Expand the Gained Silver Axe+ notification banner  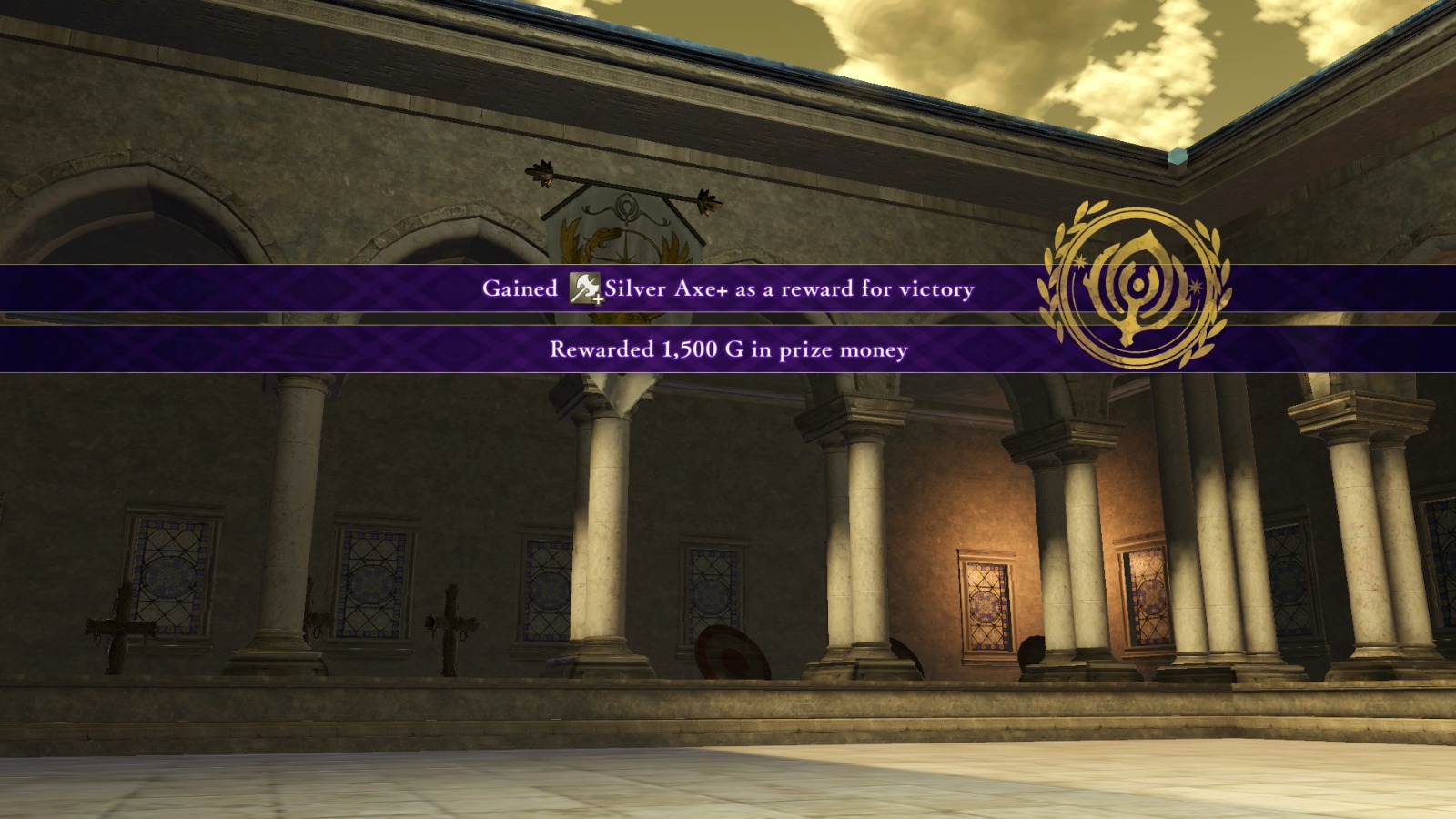pos(728,289)
